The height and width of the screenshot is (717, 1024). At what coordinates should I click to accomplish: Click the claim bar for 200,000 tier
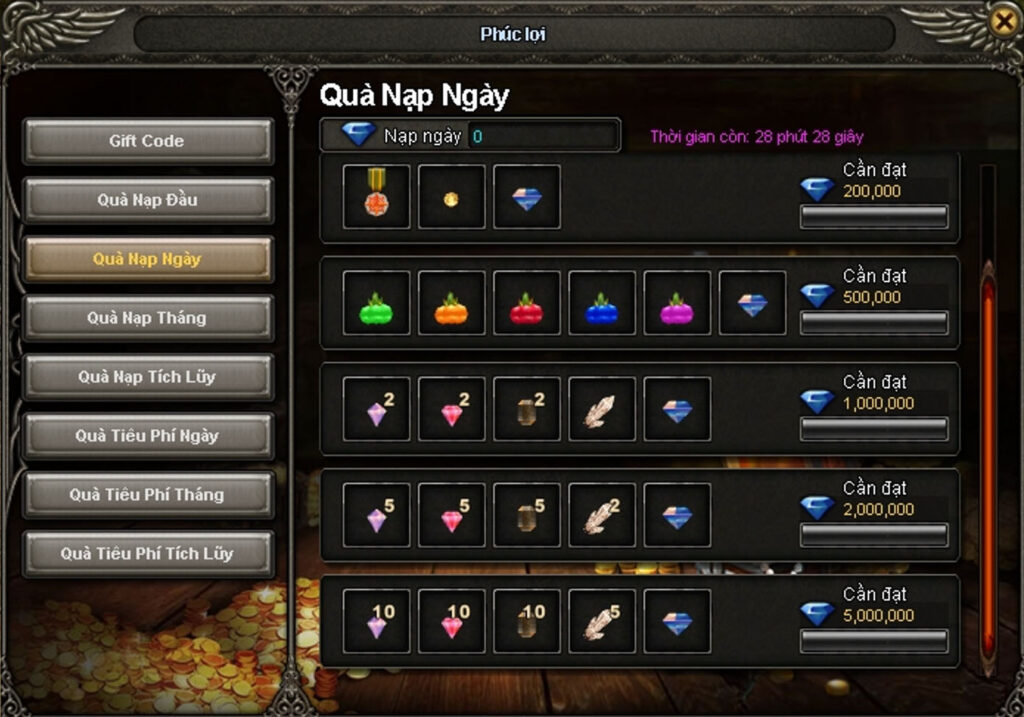(873, 216)
